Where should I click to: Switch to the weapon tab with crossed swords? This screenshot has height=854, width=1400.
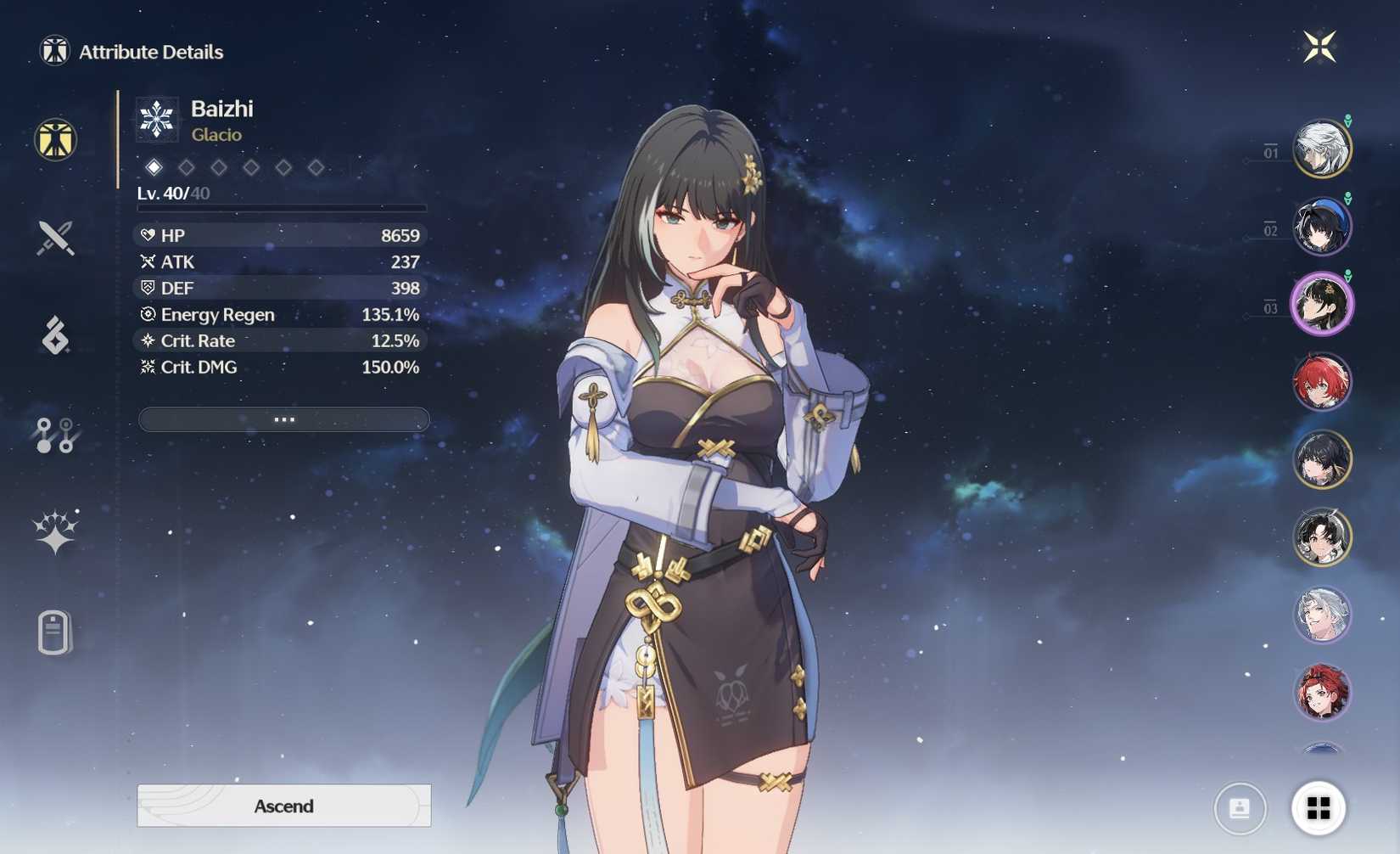55,238
